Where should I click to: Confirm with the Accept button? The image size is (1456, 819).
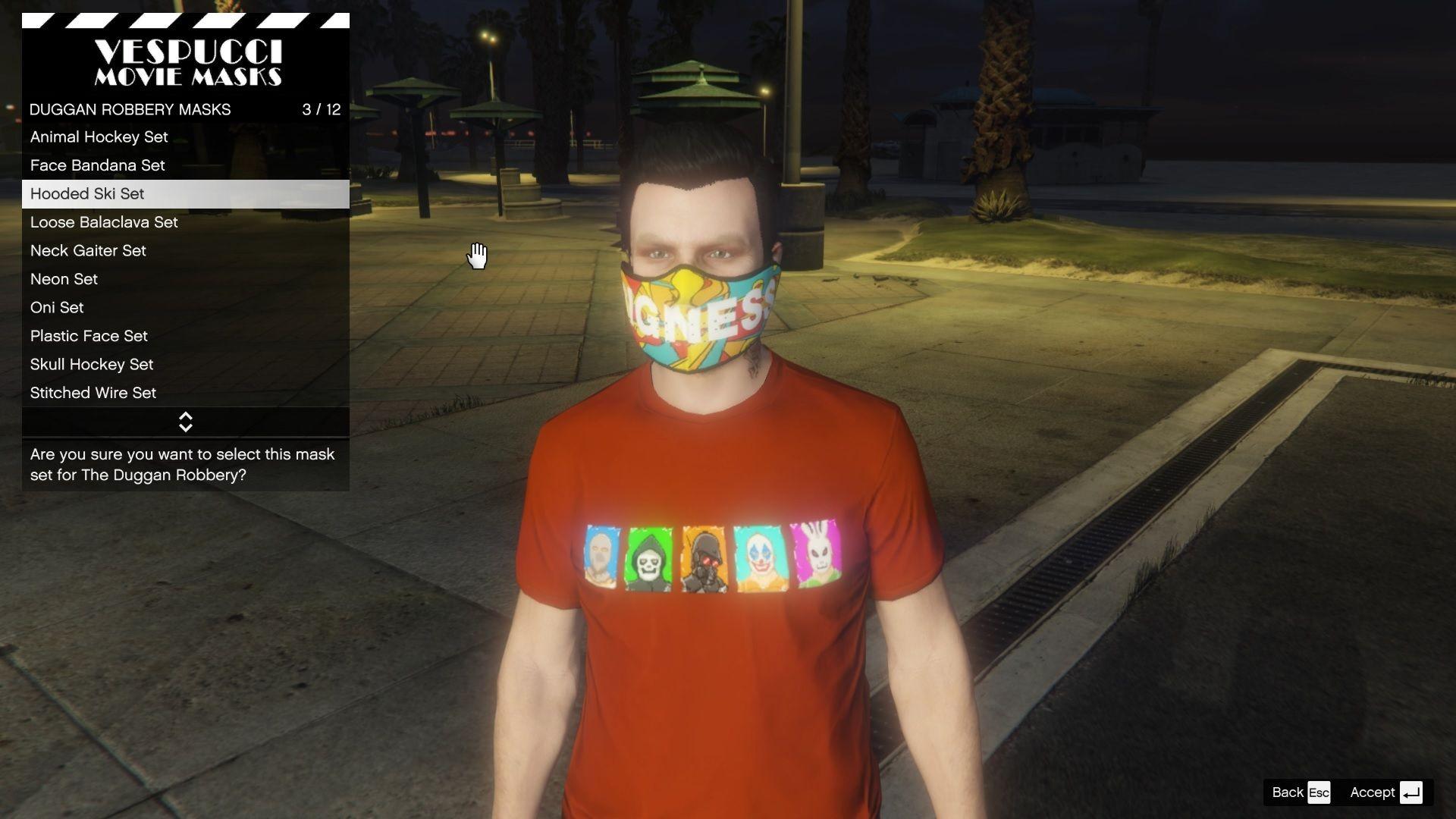pos(1385,792)
